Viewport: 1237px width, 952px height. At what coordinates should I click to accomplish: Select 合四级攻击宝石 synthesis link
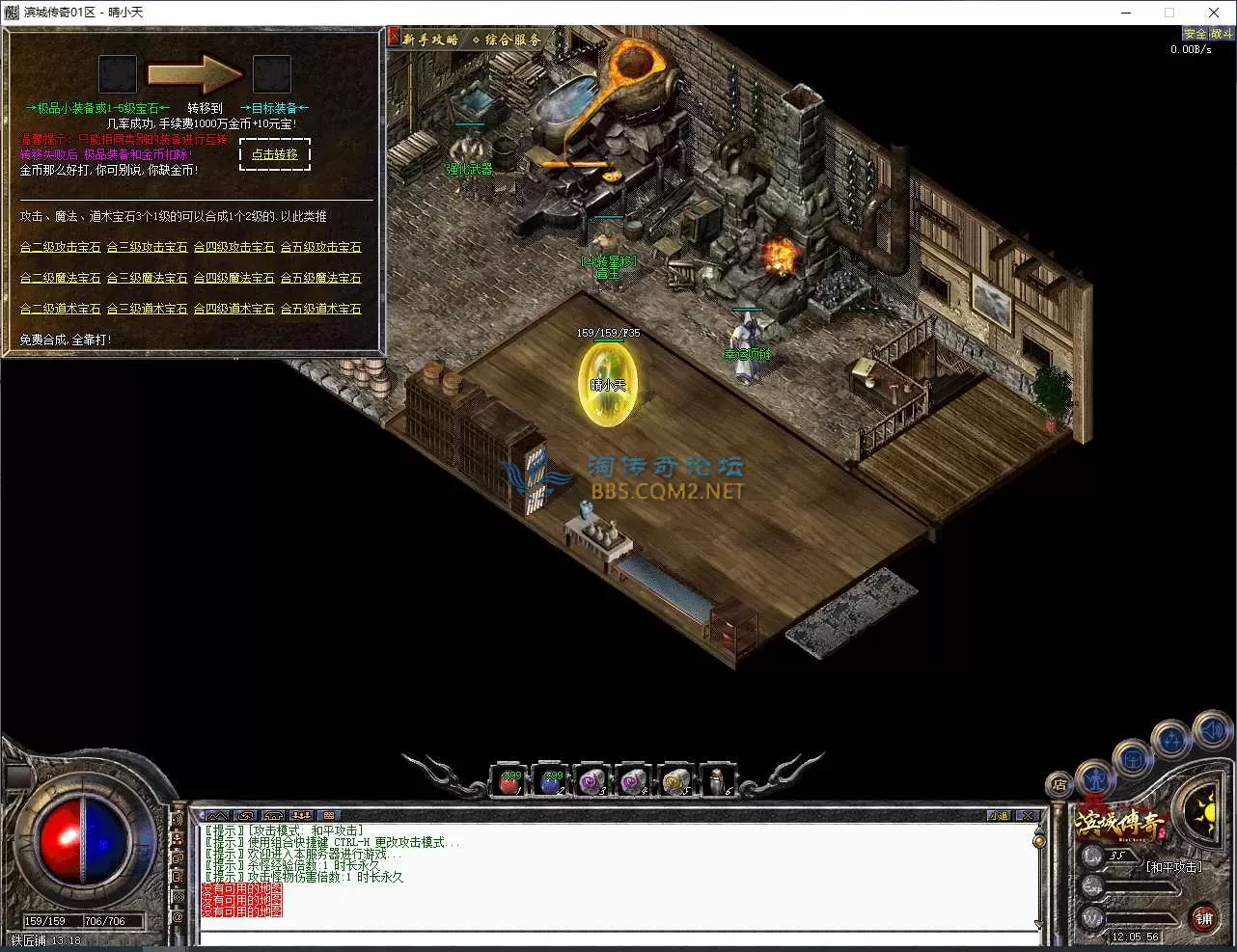click(x=234, y=247)
